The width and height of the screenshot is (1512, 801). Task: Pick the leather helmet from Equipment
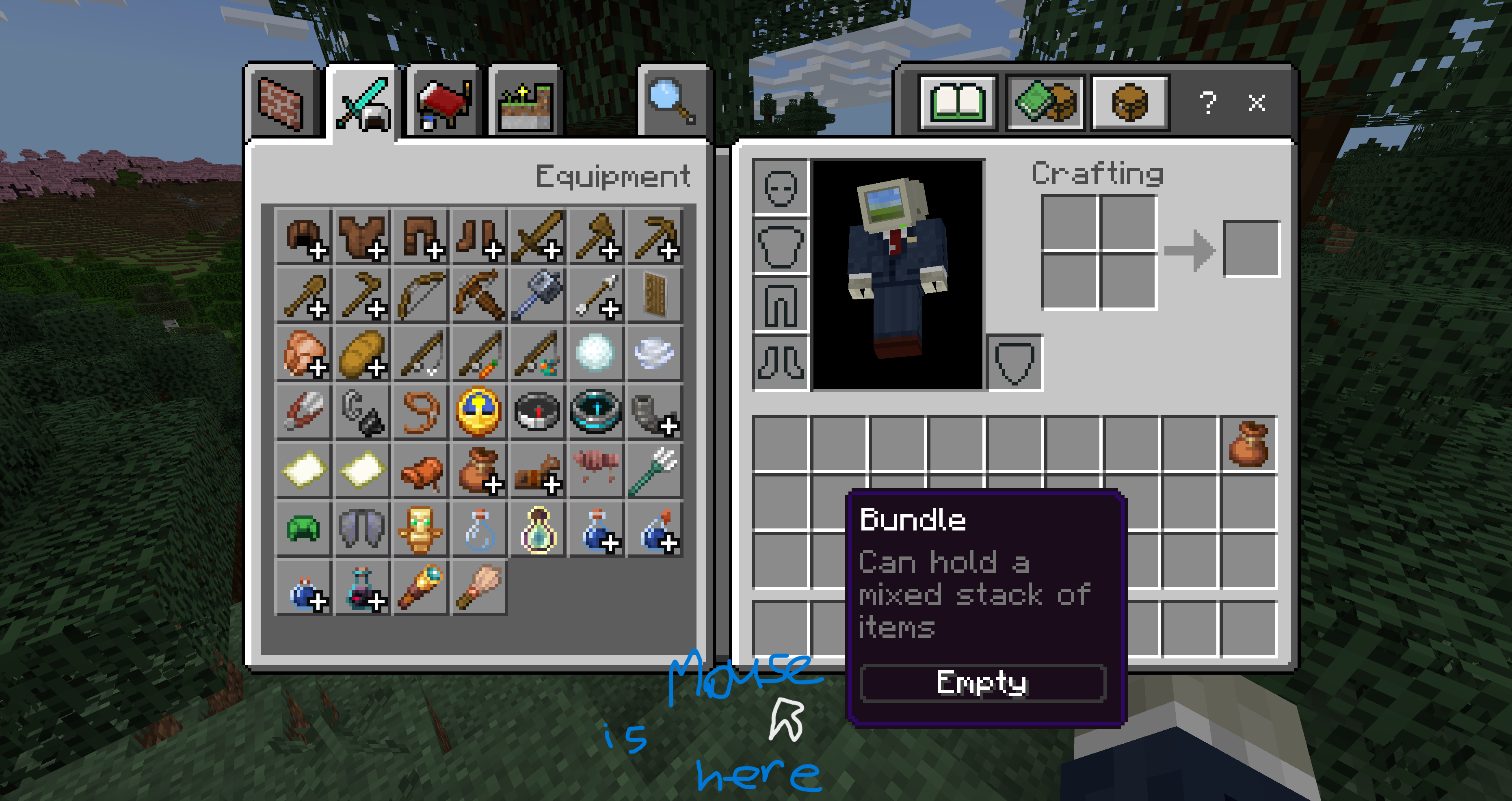click(x=304, y=237)
